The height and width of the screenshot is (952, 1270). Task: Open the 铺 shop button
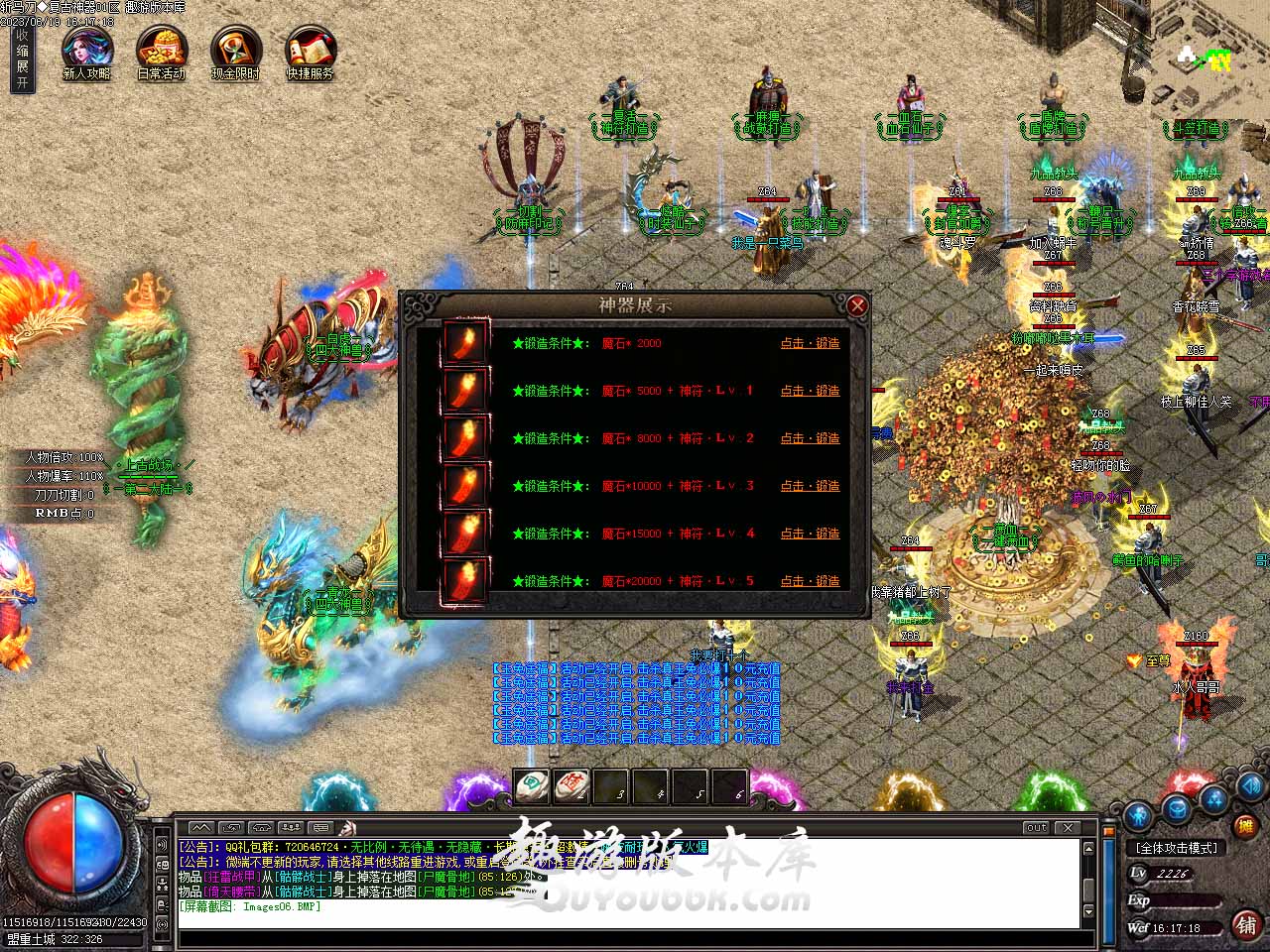tap(1246, 925)
